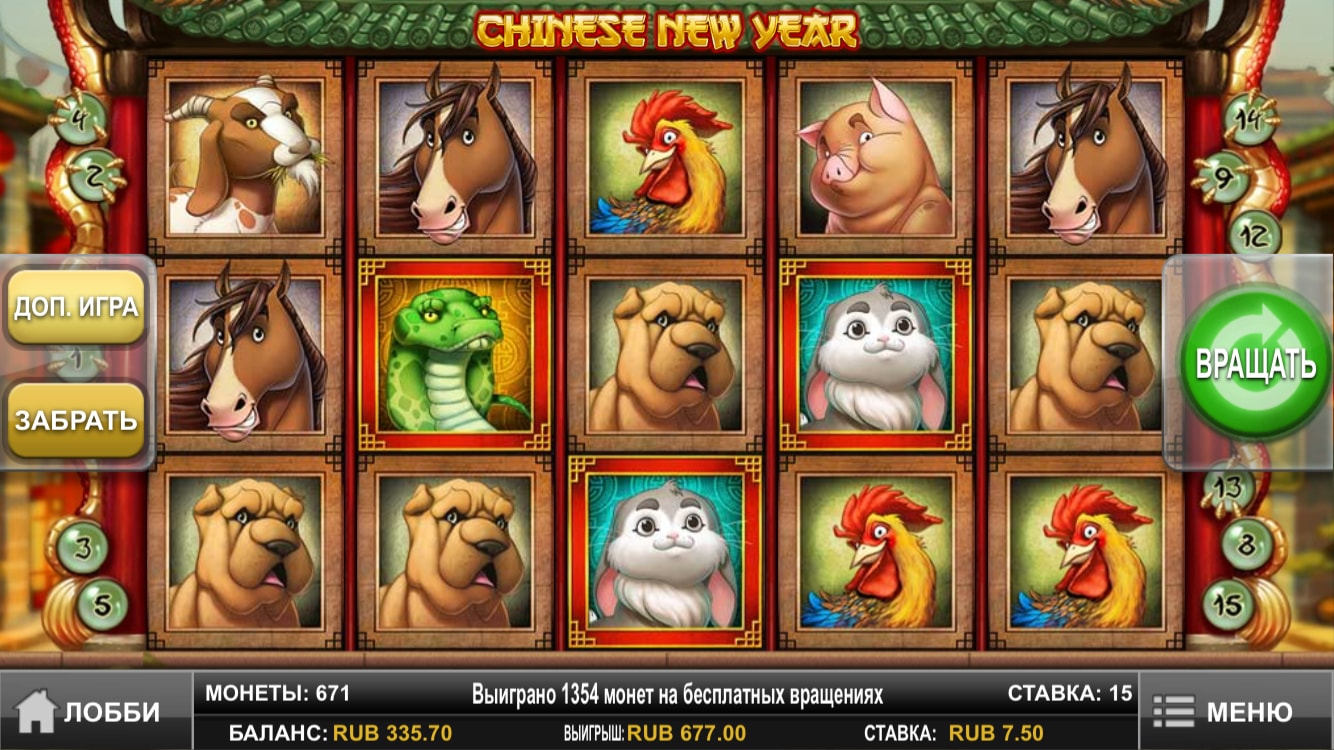
Task: Highlight payline number 5
Action: click(102, 603)
